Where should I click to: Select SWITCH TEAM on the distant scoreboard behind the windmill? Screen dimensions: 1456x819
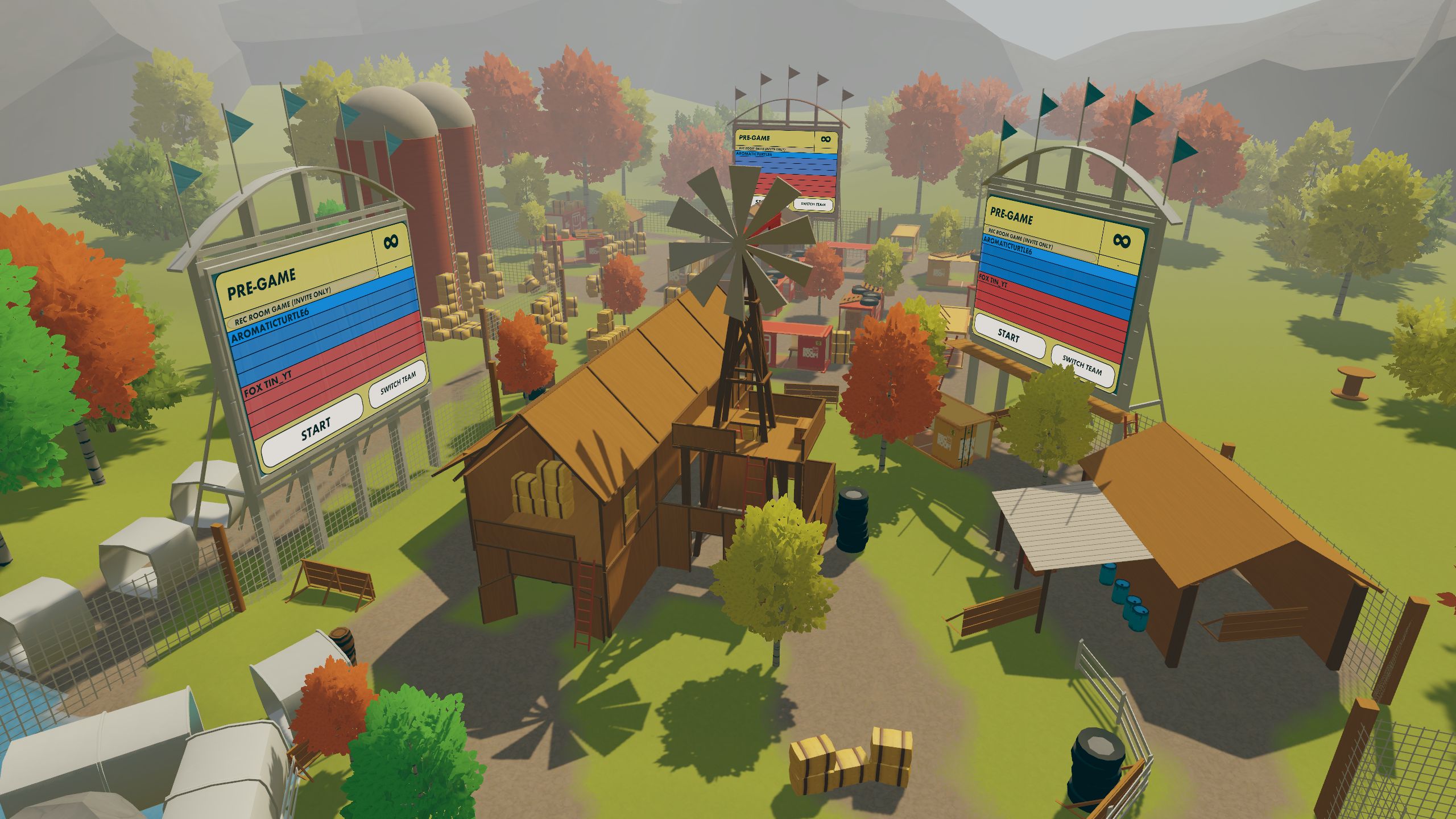(x=813, y=204)
